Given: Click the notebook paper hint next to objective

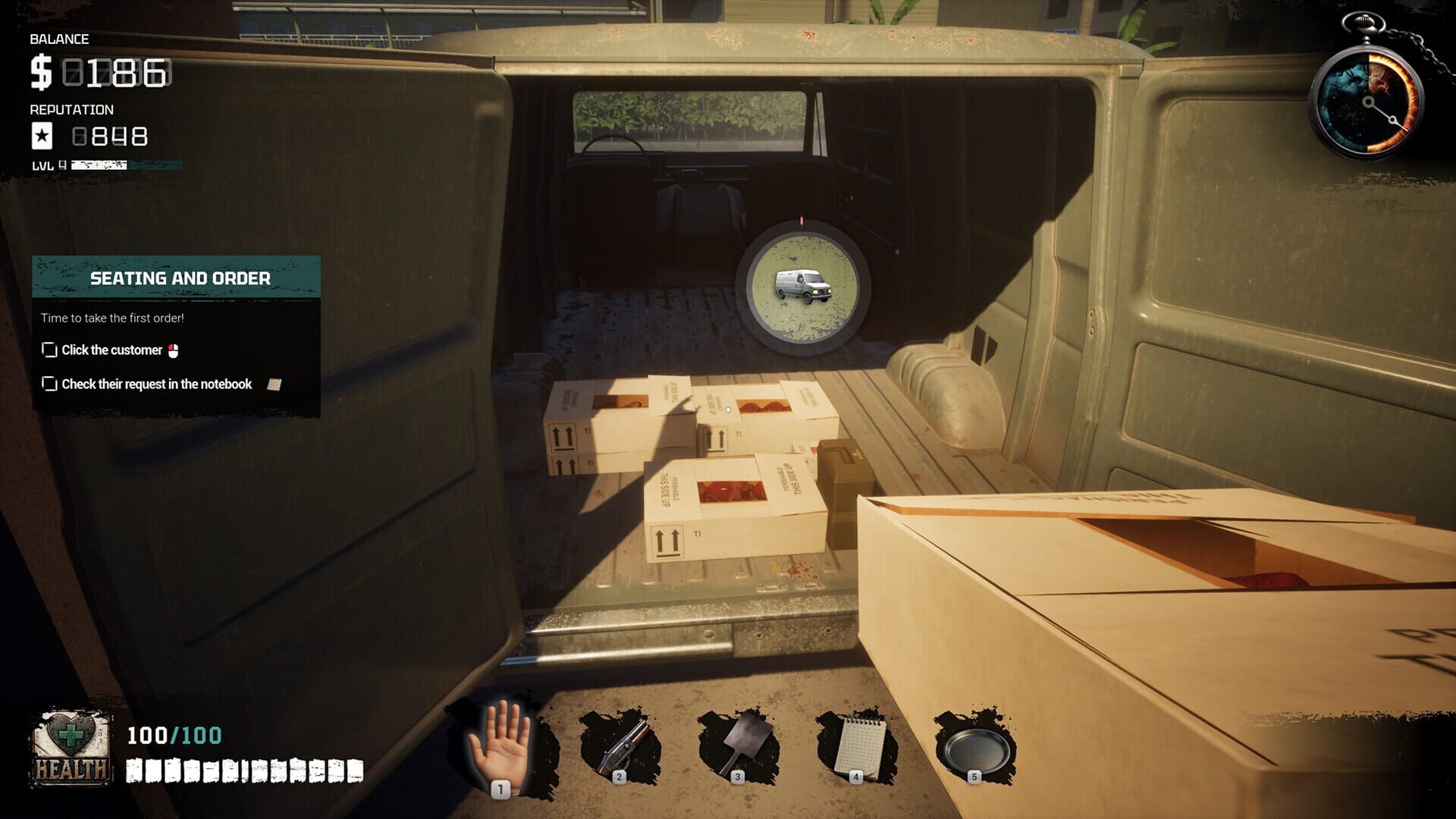Looking at the screenshot, I should pos(275,384).
